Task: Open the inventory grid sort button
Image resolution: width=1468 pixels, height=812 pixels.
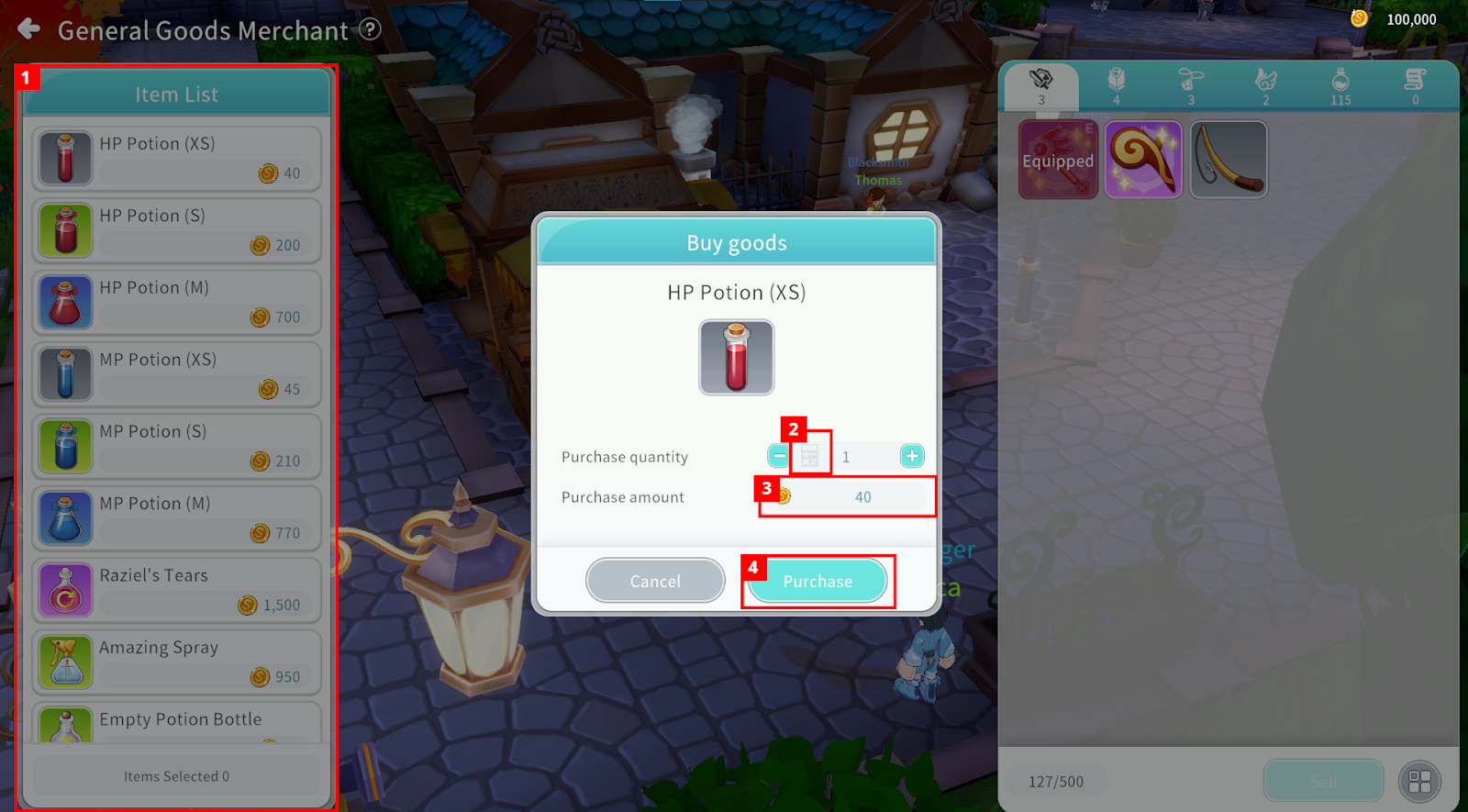Action: [x=1419, y=781]
